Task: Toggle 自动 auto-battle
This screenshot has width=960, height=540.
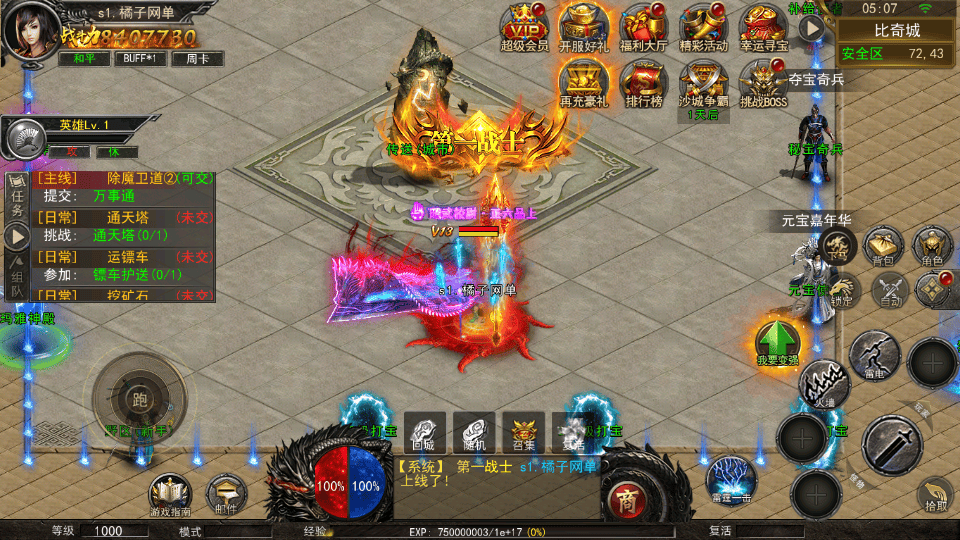Action: click(x=889, y=290)
